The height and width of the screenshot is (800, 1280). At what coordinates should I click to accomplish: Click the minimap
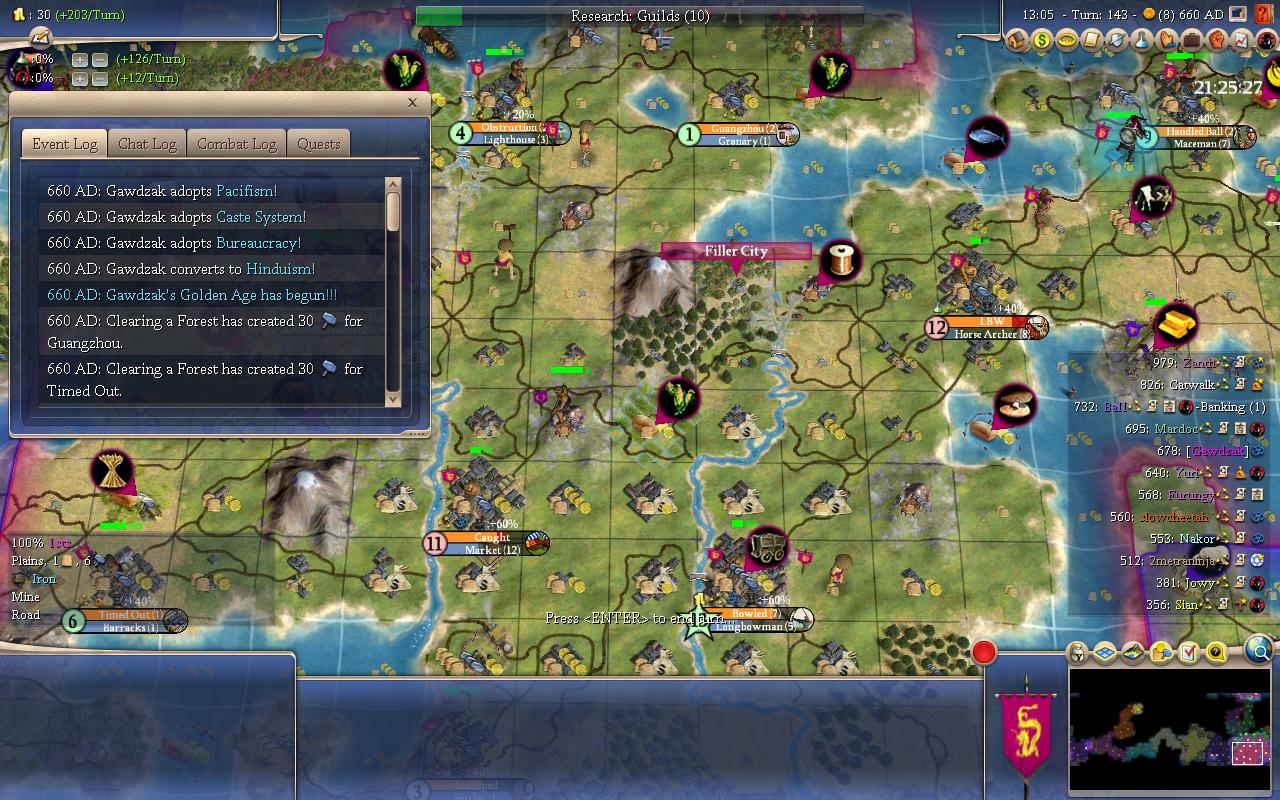(x=1170, y=730)
